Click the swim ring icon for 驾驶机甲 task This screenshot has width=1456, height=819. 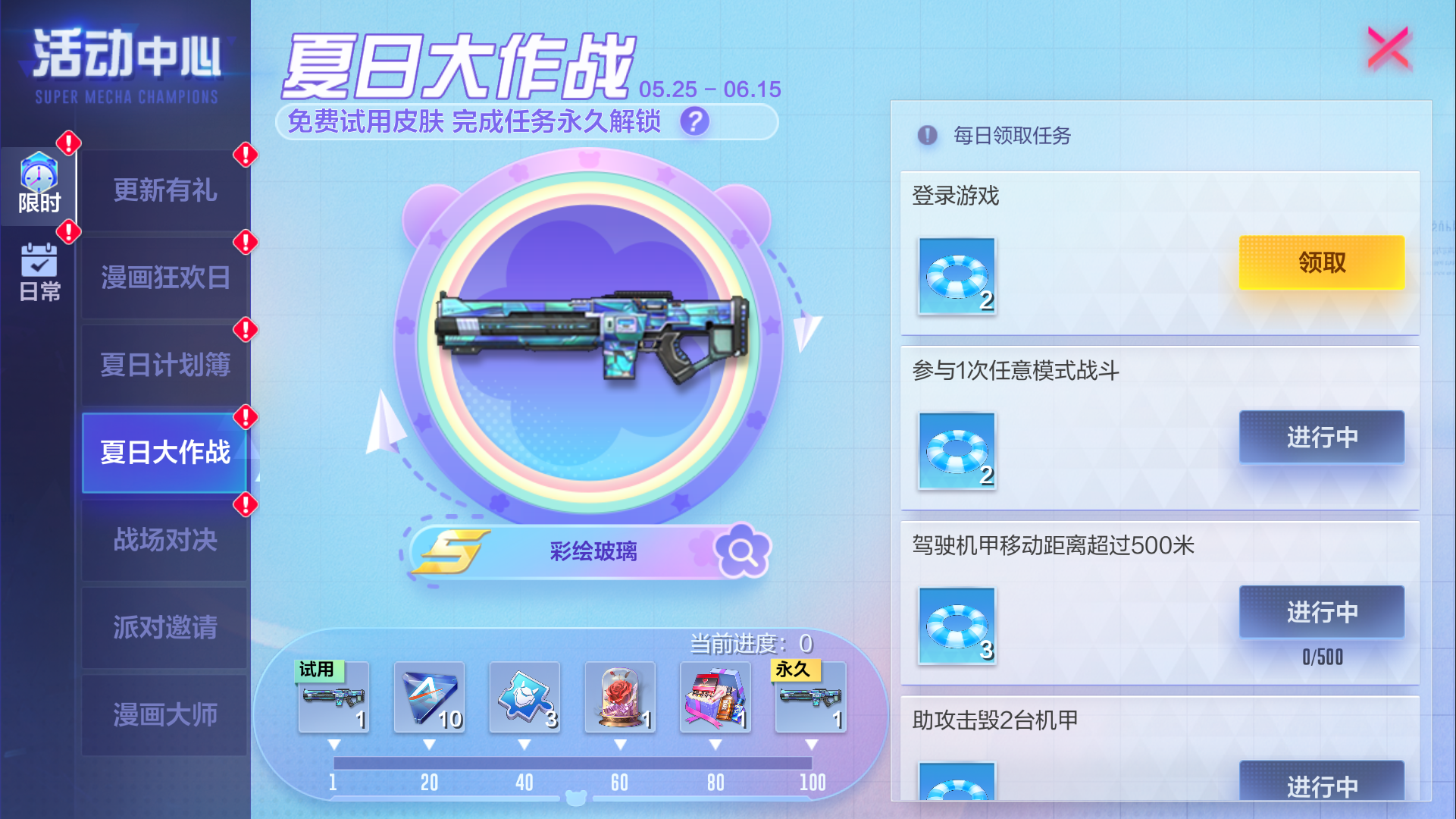coord(956,626)
